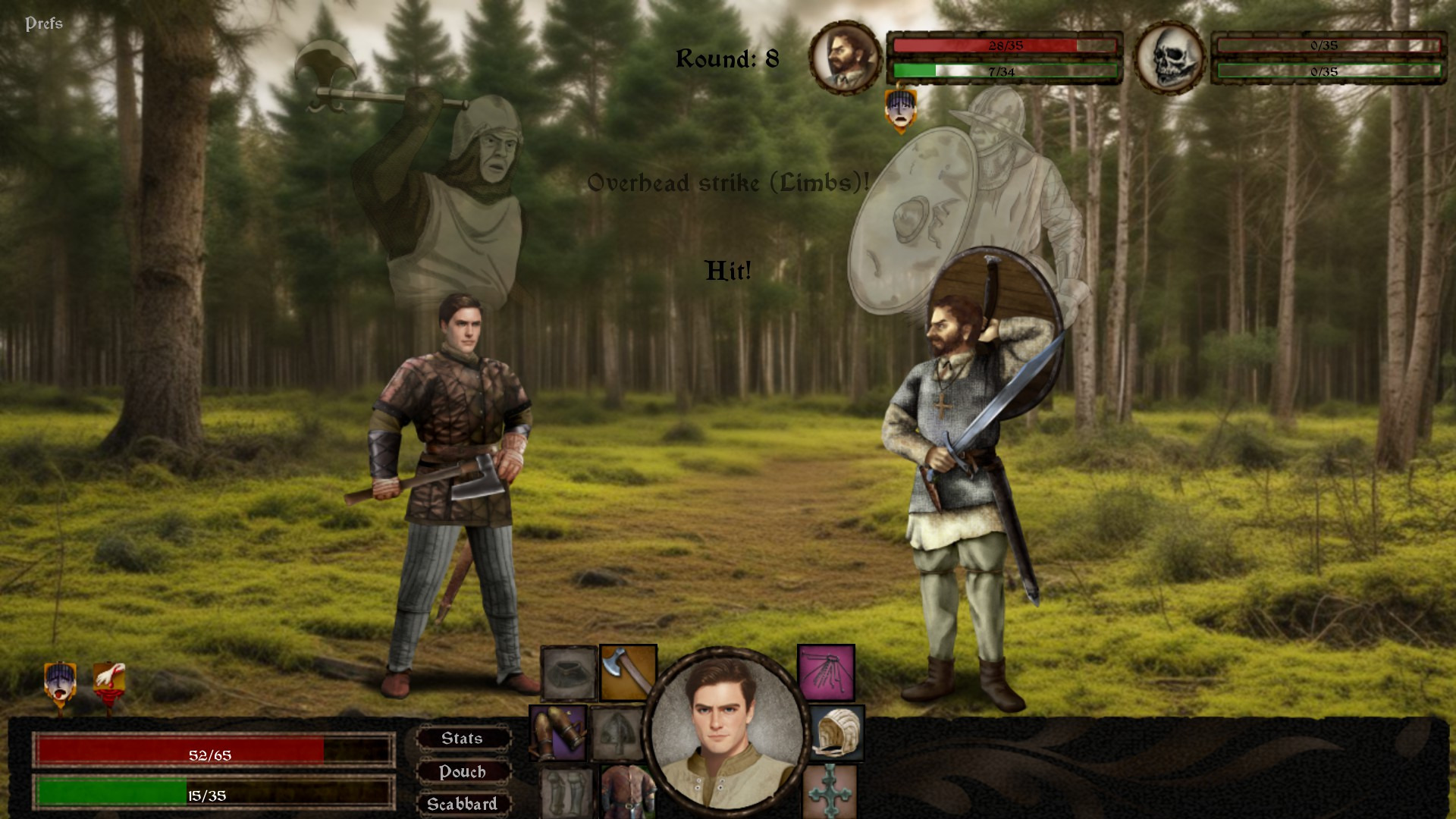Open the Prefs menu
Viewport: 1456px width, 819px height.
click(x=44, y=24)
